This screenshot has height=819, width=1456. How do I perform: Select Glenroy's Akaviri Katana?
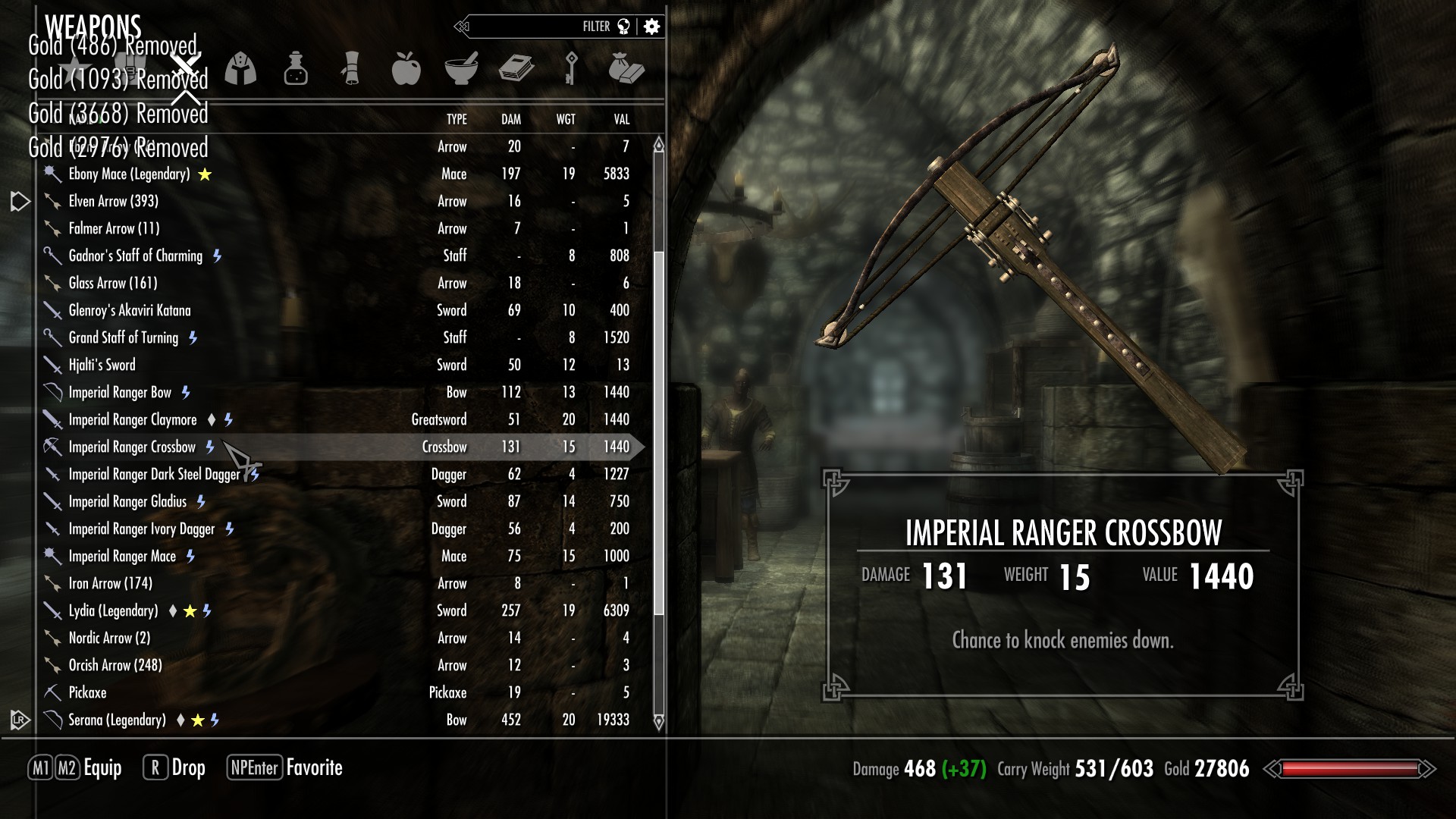[x=130, y=311]
